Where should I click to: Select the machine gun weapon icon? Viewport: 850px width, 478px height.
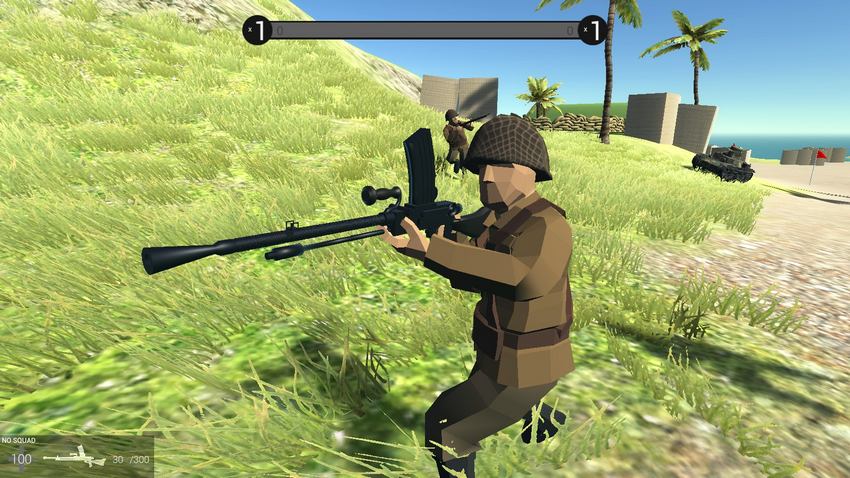(x=74, y=457)
